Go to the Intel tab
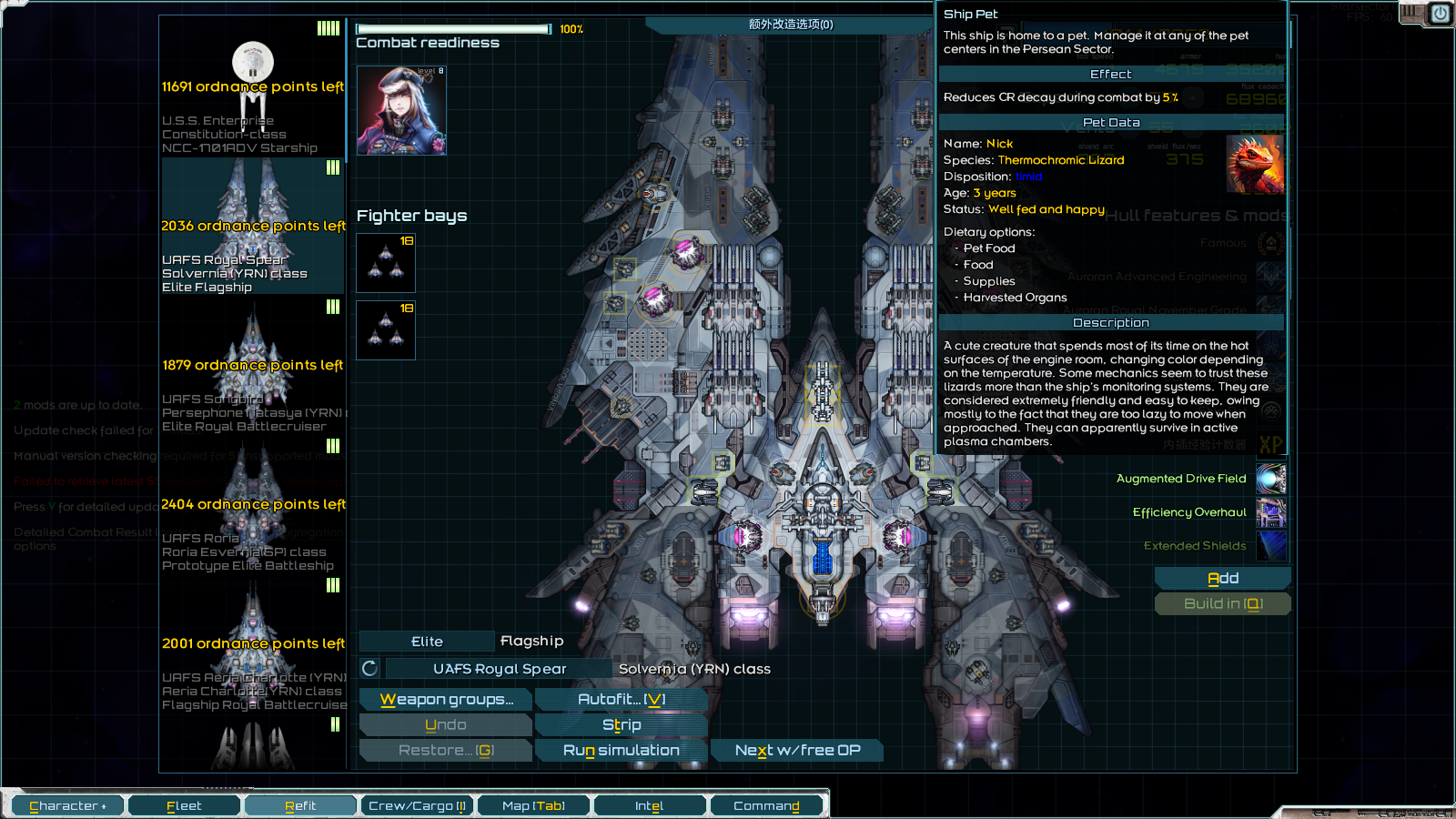 tap(649, 805)
